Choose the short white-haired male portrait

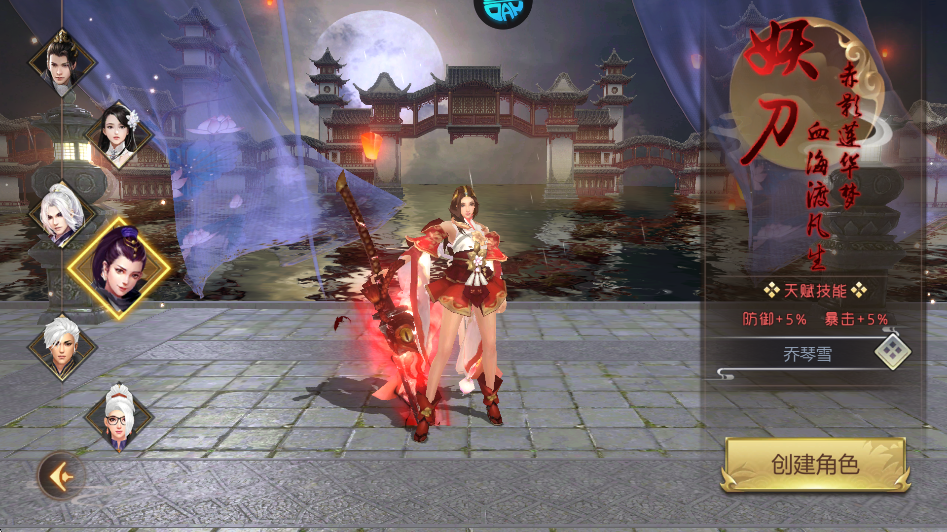[x=62, y=345]
